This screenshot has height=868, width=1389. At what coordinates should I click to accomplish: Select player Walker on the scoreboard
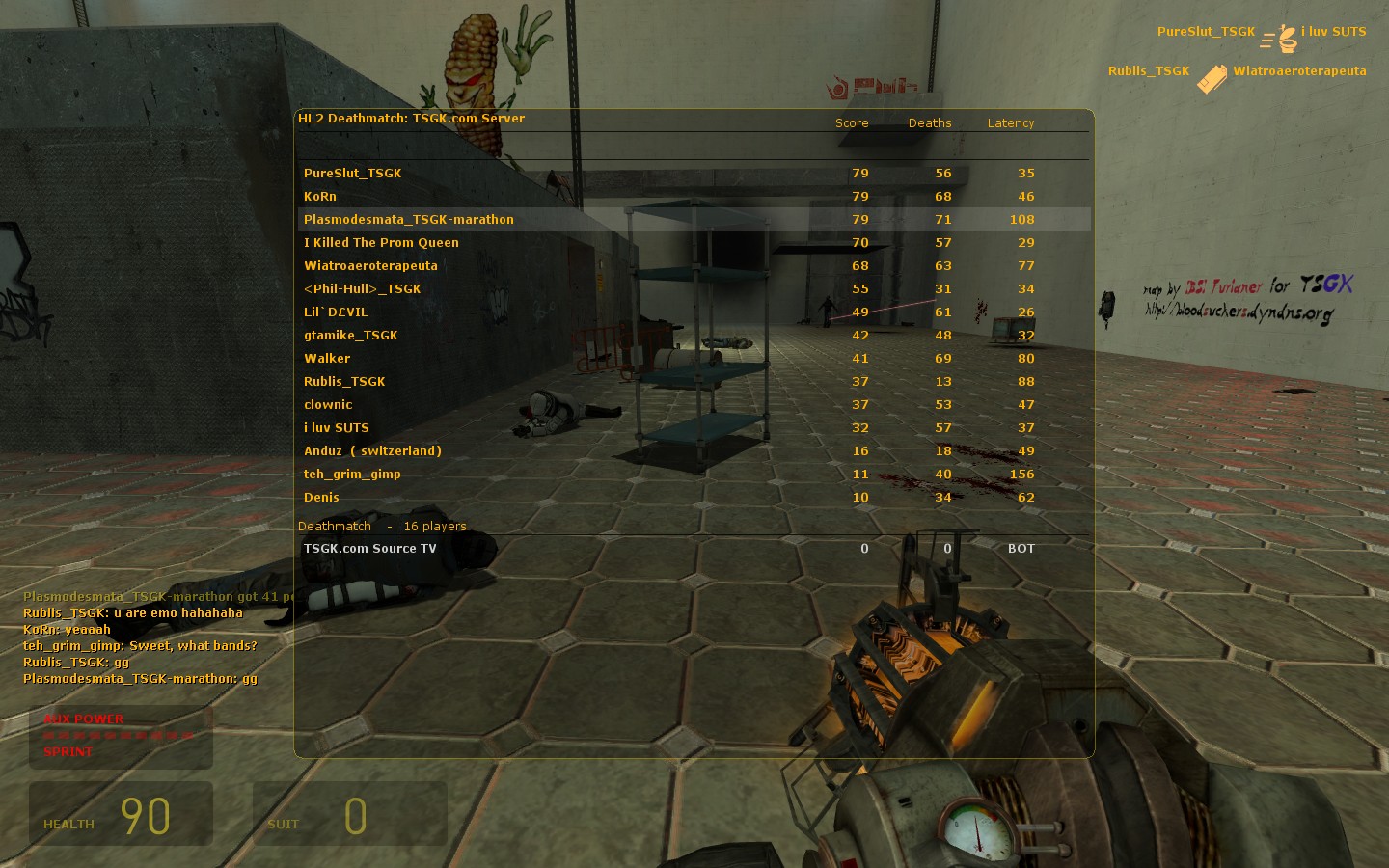point(327,358)
